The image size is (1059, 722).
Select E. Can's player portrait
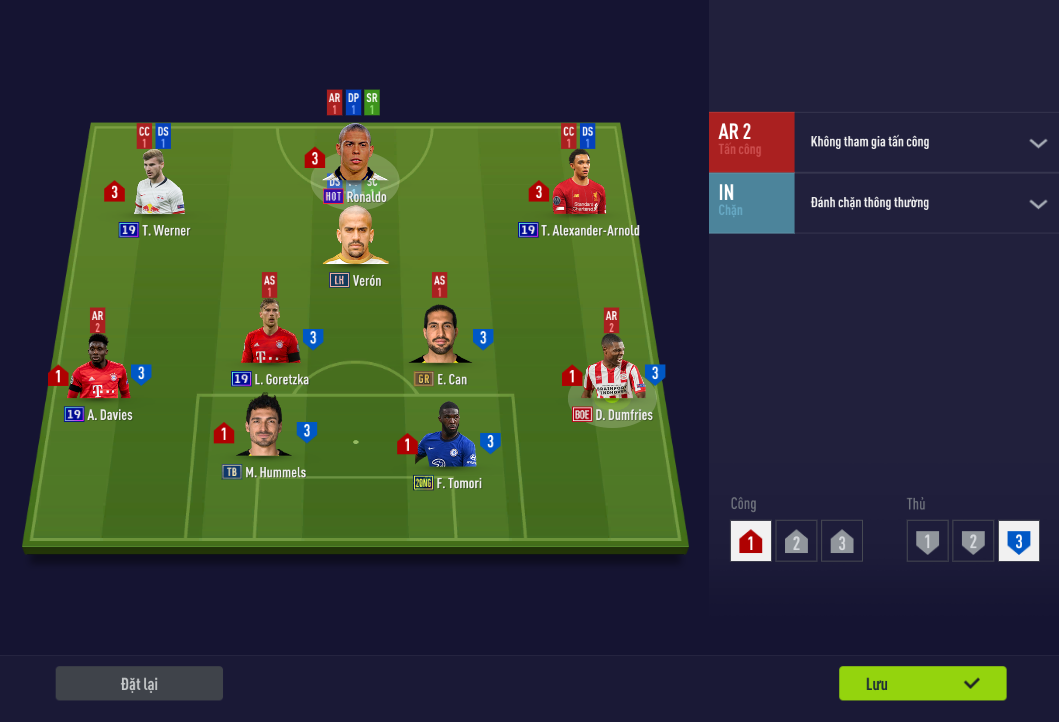pos(440,337)
